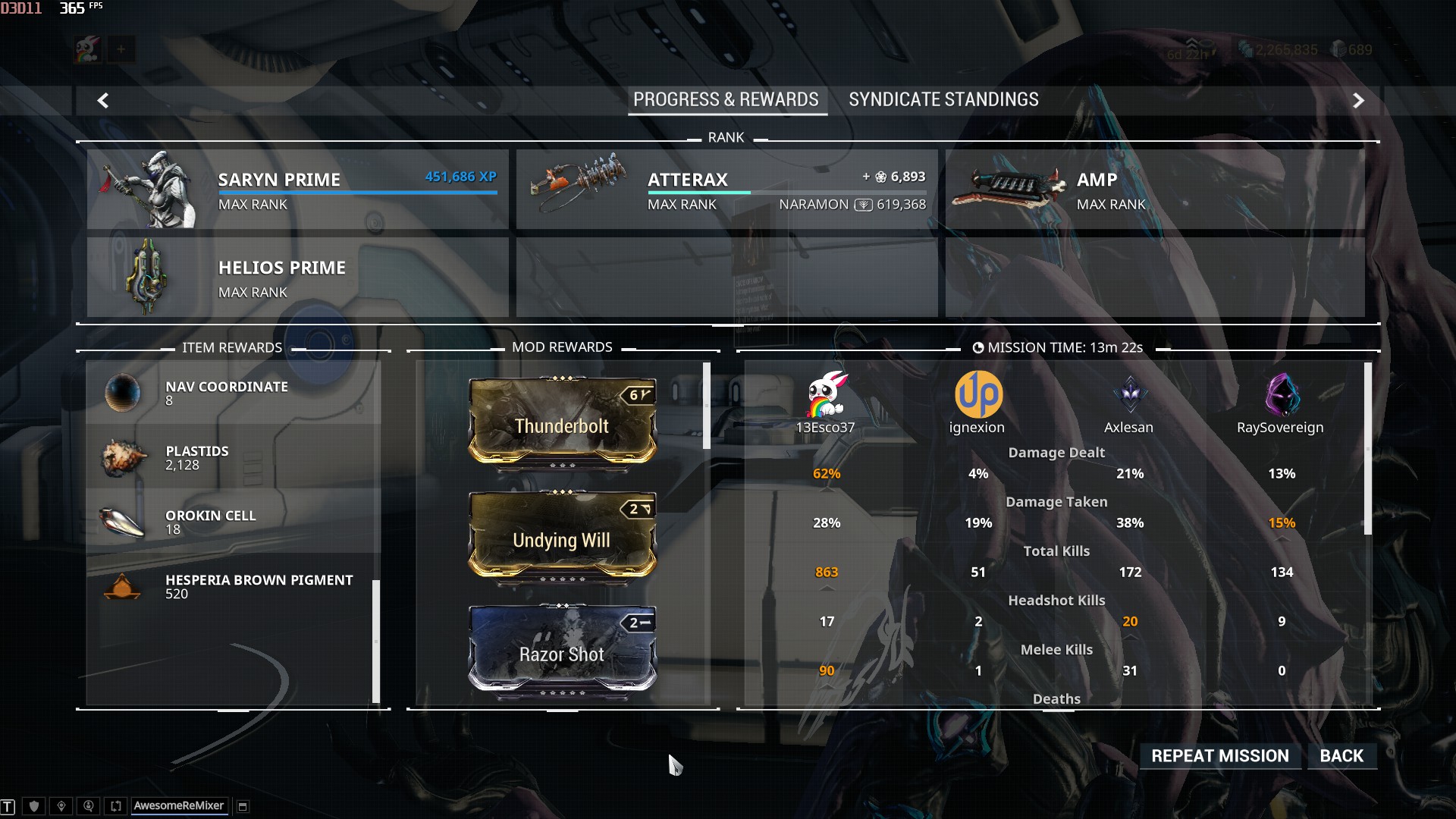This screenshot has width=1456, height=819.
Task: Repeat the mission
Action: [x=1219, y=756]
